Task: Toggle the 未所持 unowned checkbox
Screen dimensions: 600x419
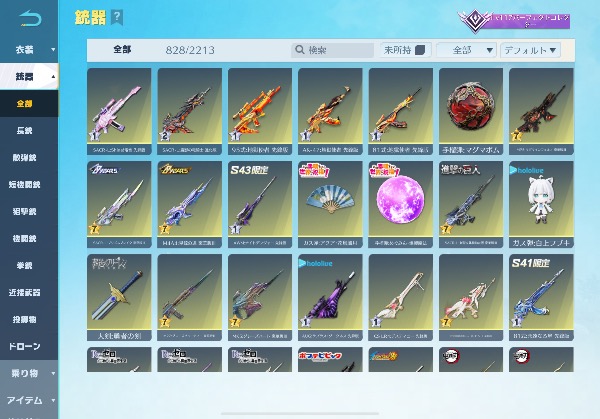Action: (x=420, y=50)
